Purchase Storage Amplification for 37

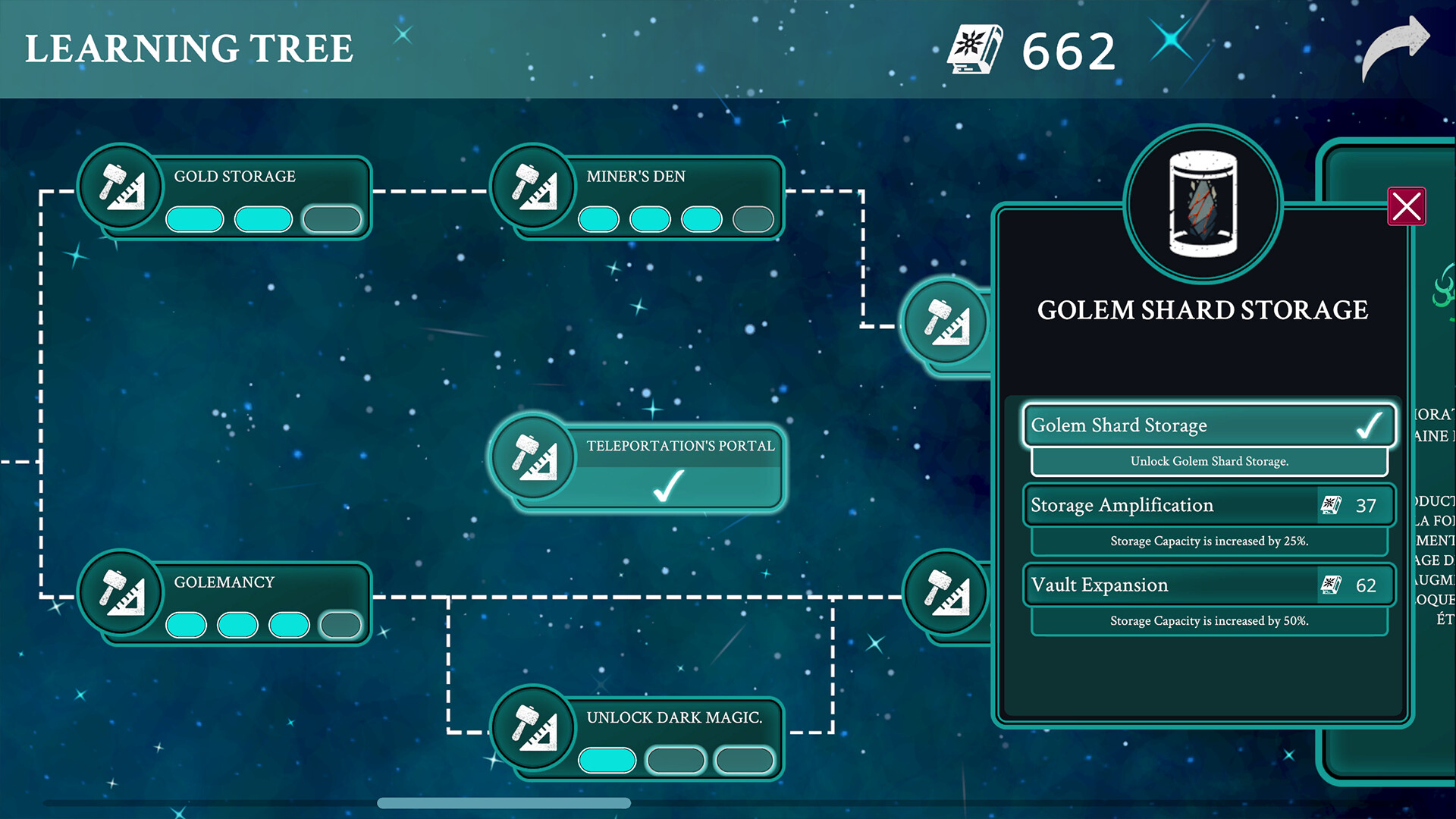click(x=1209, y=505)
